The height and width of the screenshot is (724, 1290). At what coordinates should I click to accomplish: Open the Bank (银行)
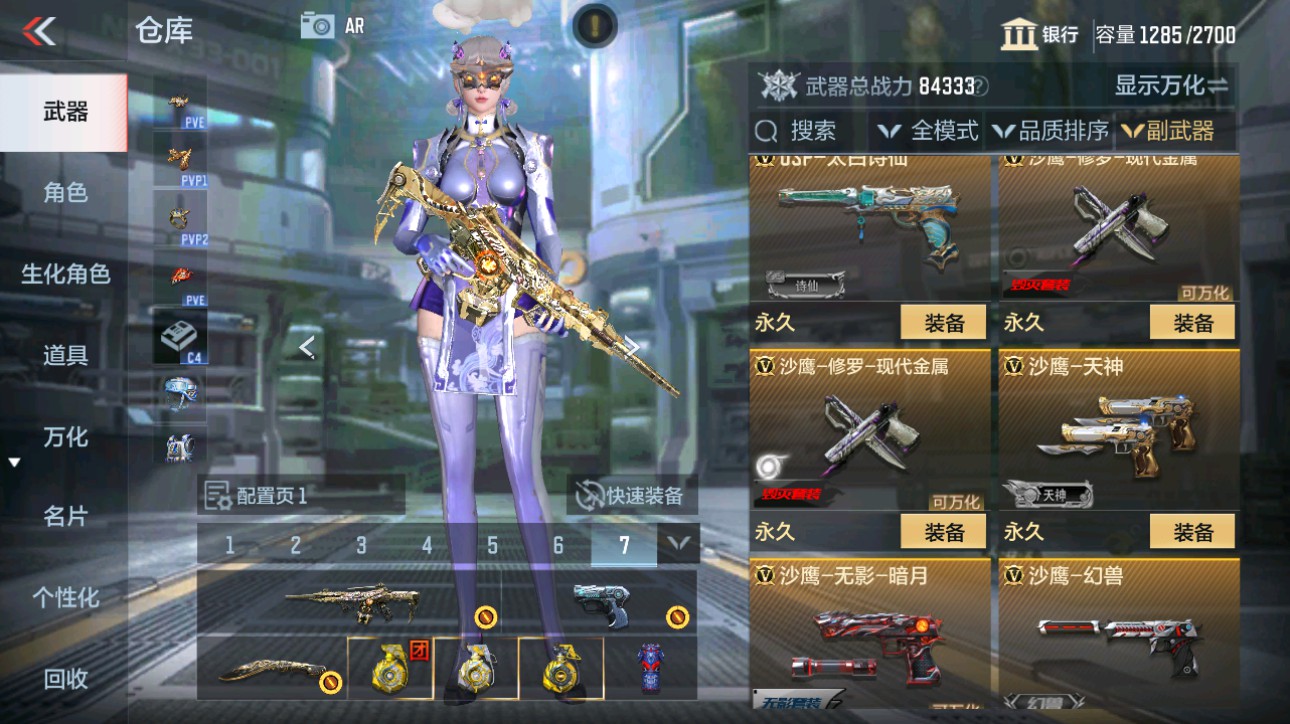click(x=1041, y=32)
